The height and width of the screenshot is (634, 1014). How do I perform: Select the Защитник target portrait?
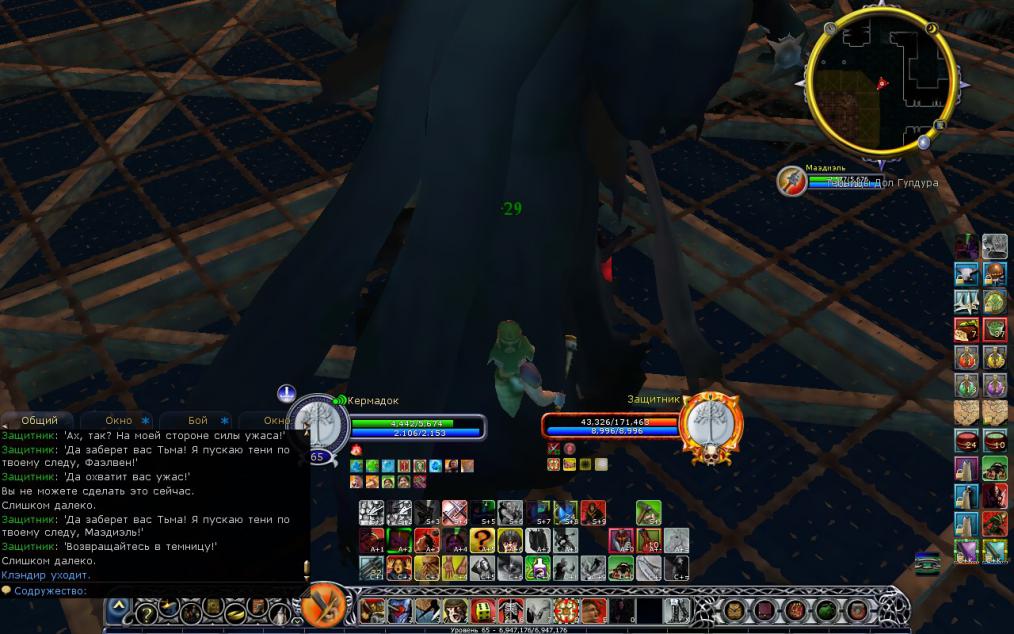coord(709,424)
